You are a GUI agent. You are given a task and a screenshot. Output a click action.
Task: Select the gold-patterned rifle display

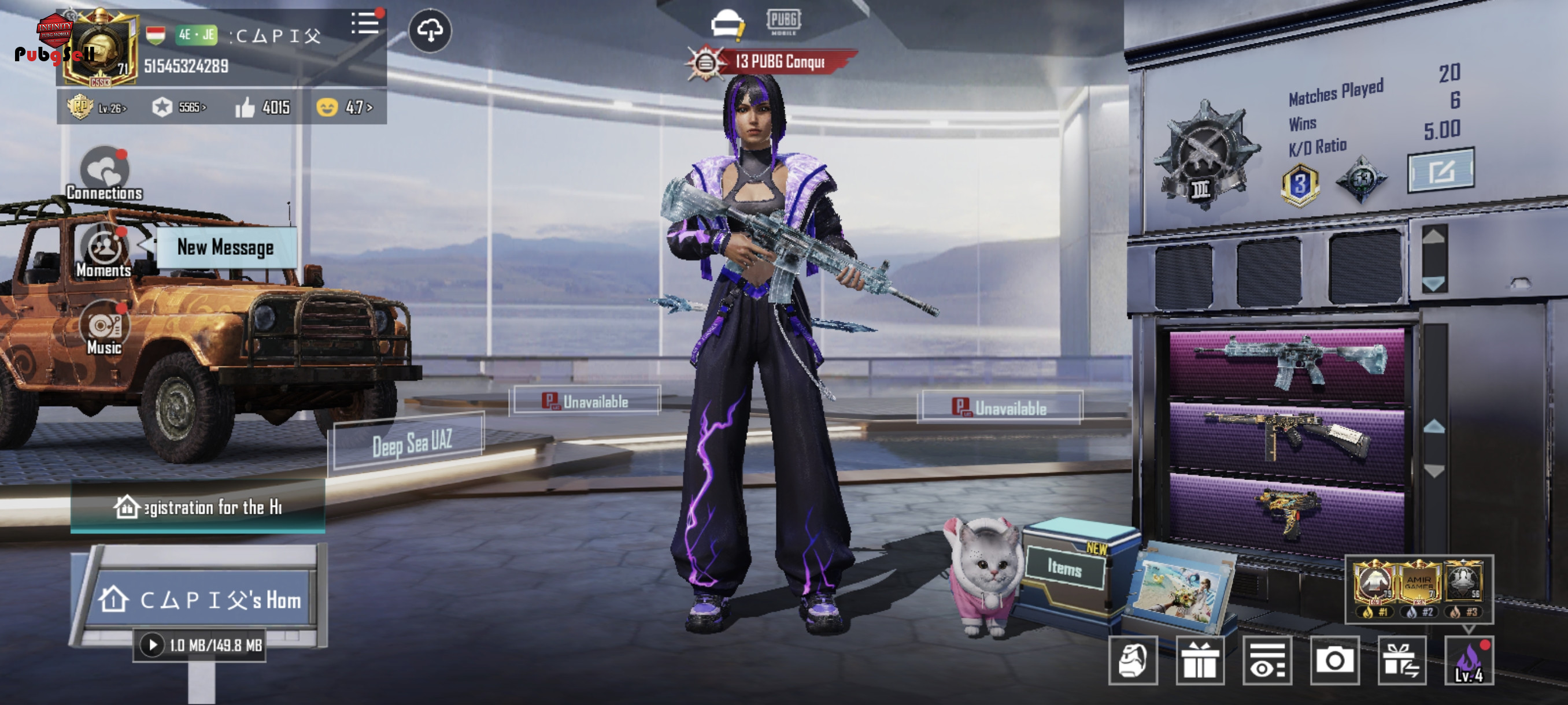(1287, 436)
